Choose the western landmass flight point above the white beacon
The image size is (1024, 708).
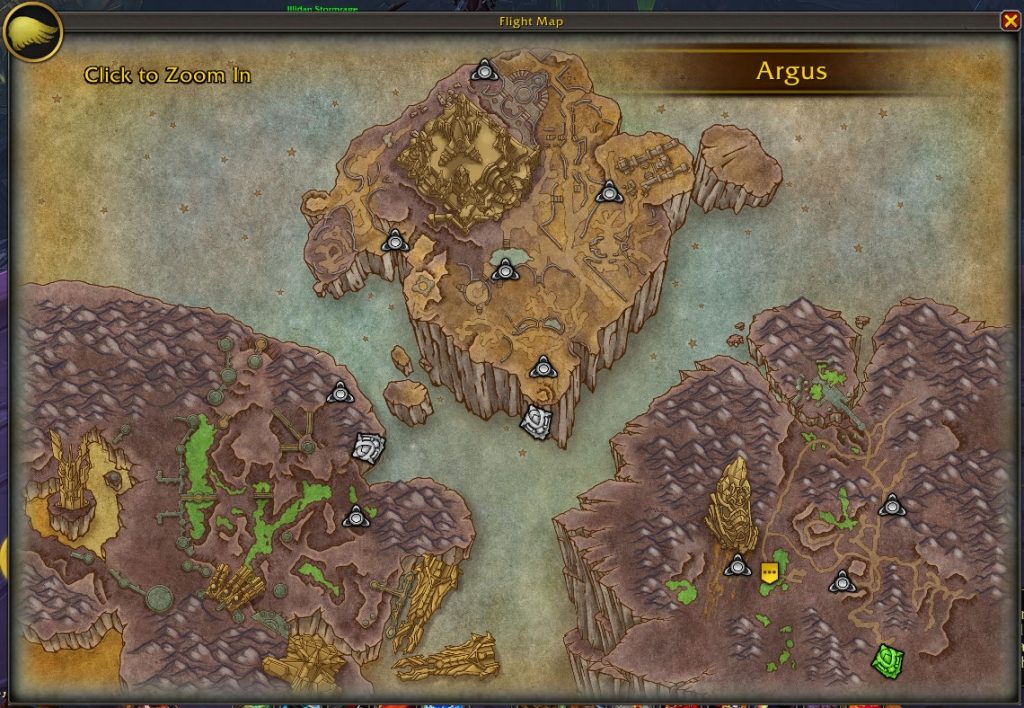[x=340, y=393]
